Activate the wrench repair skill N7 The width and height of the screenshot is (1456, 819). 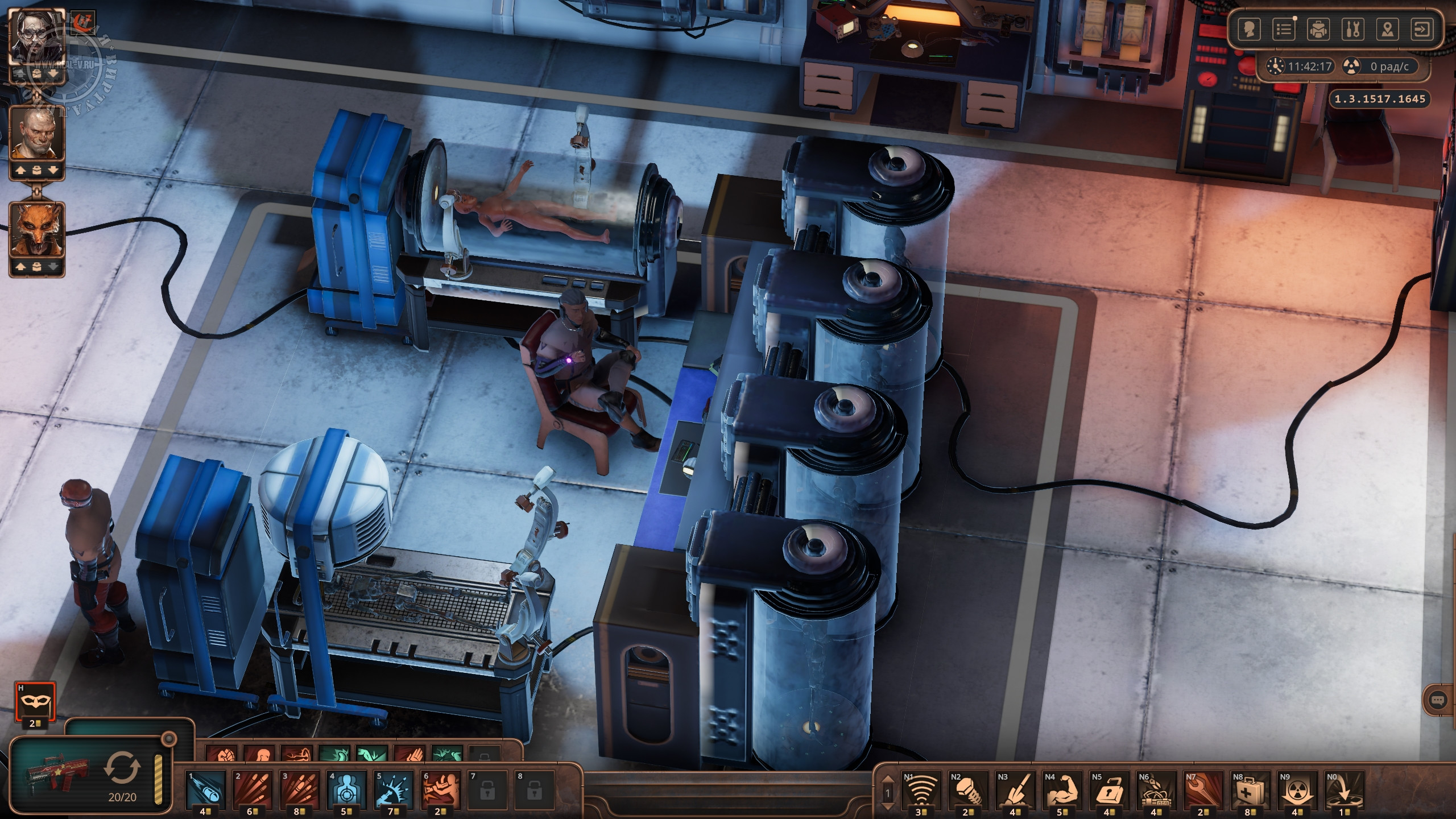(x=1202, y=788)
